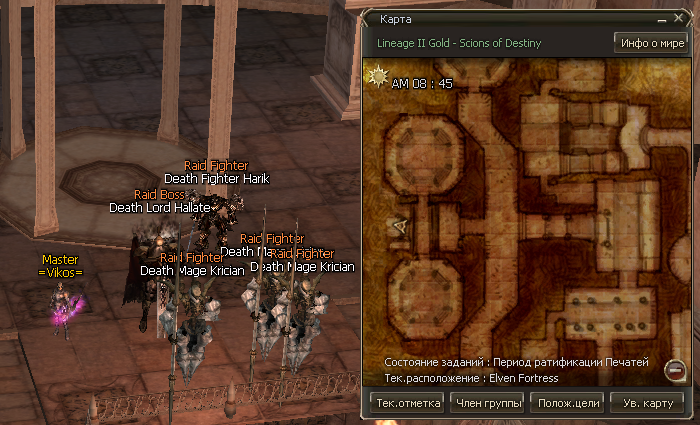This screenshot has height=425, width=700.
Task: Select the Полож.цели target location button
Action: [569, 403]
